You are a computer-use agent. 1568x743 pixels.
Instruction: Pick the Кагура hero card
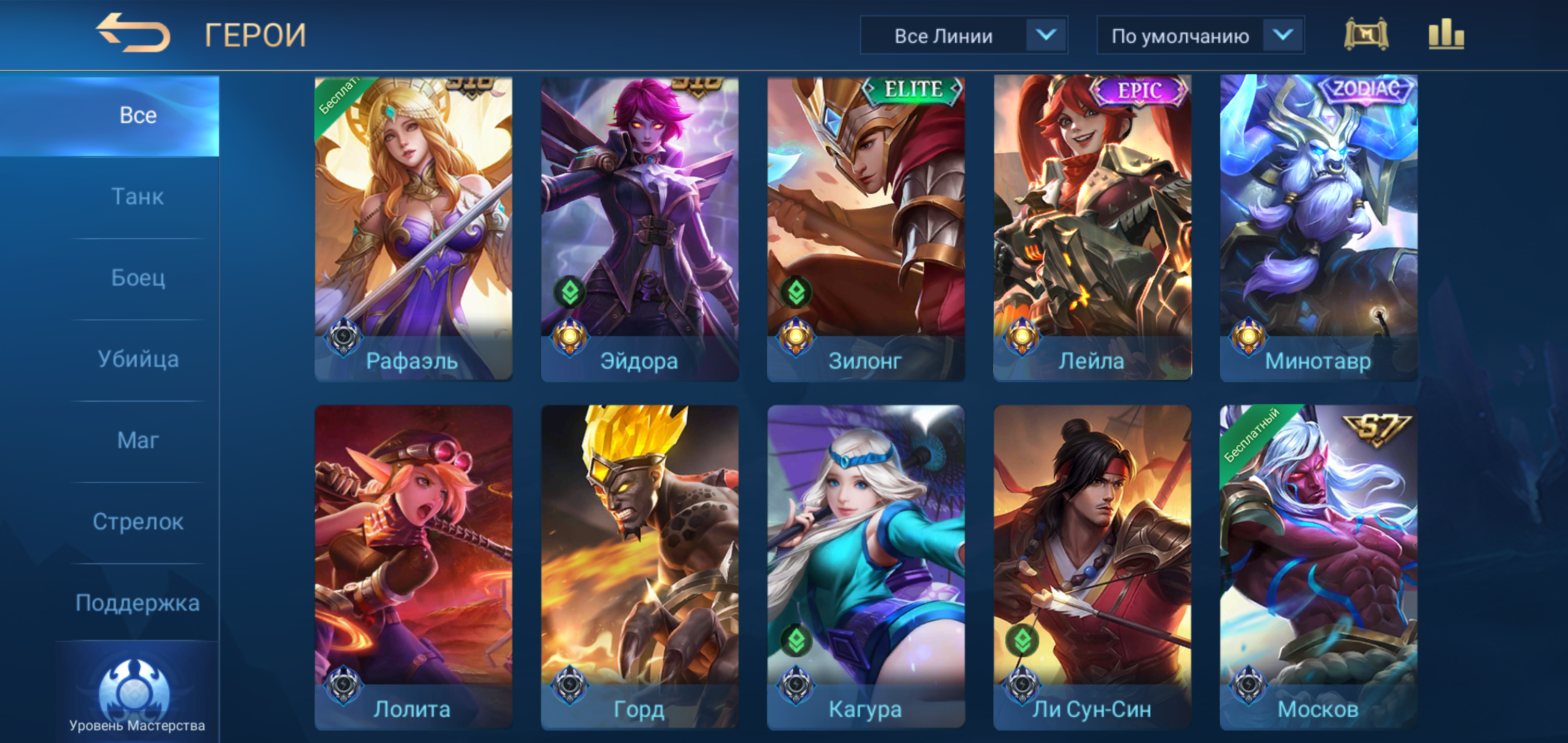[865, 567]
